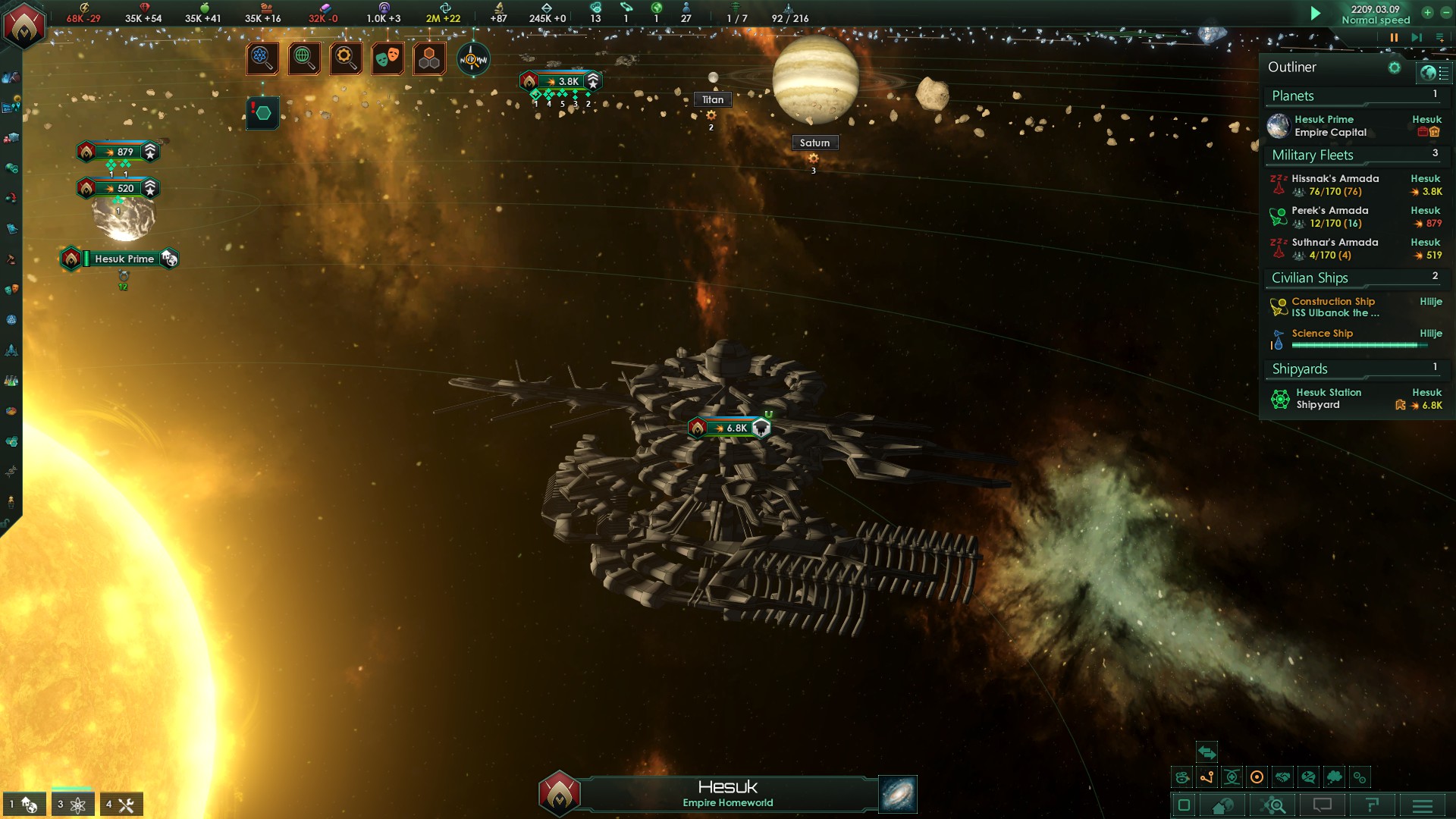Increase game speed with plus button
This screenshot has height=819, width=1456.
[1427, 12]
